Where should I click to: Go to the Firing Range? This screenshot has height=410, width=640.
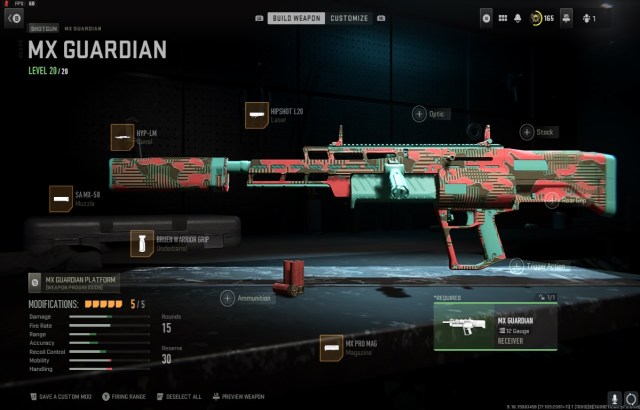pos(121,396)
